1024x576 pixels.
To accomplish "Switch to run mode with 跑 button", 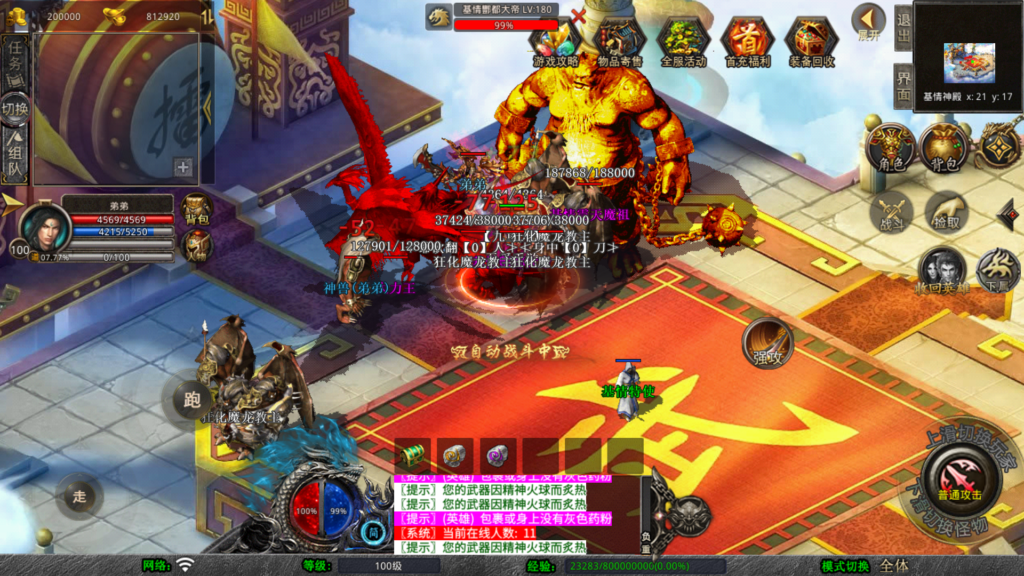I will click(x=192, y=399).
